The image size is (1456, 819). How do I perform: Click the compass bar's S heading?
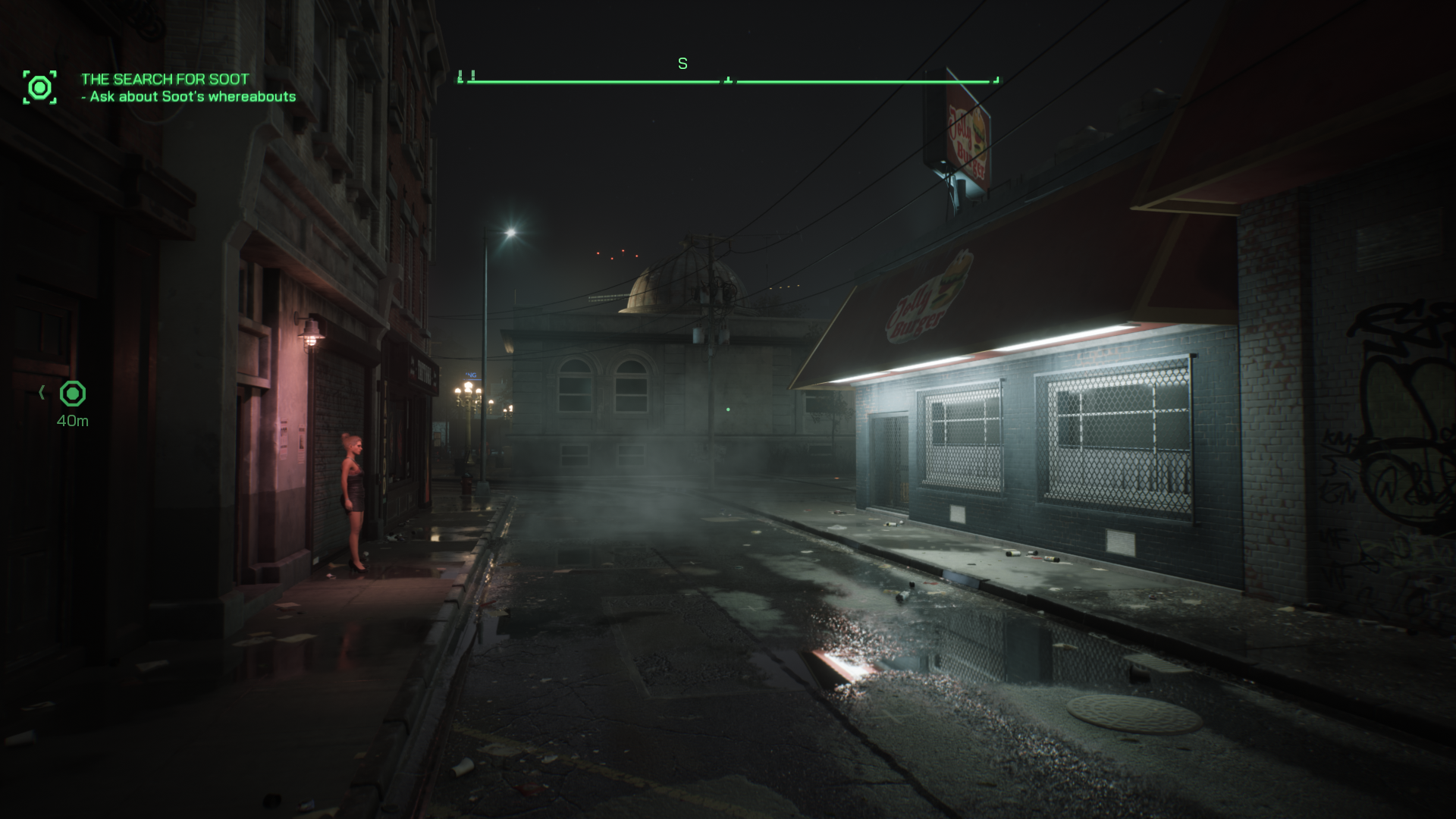click(x=682, y=64)
